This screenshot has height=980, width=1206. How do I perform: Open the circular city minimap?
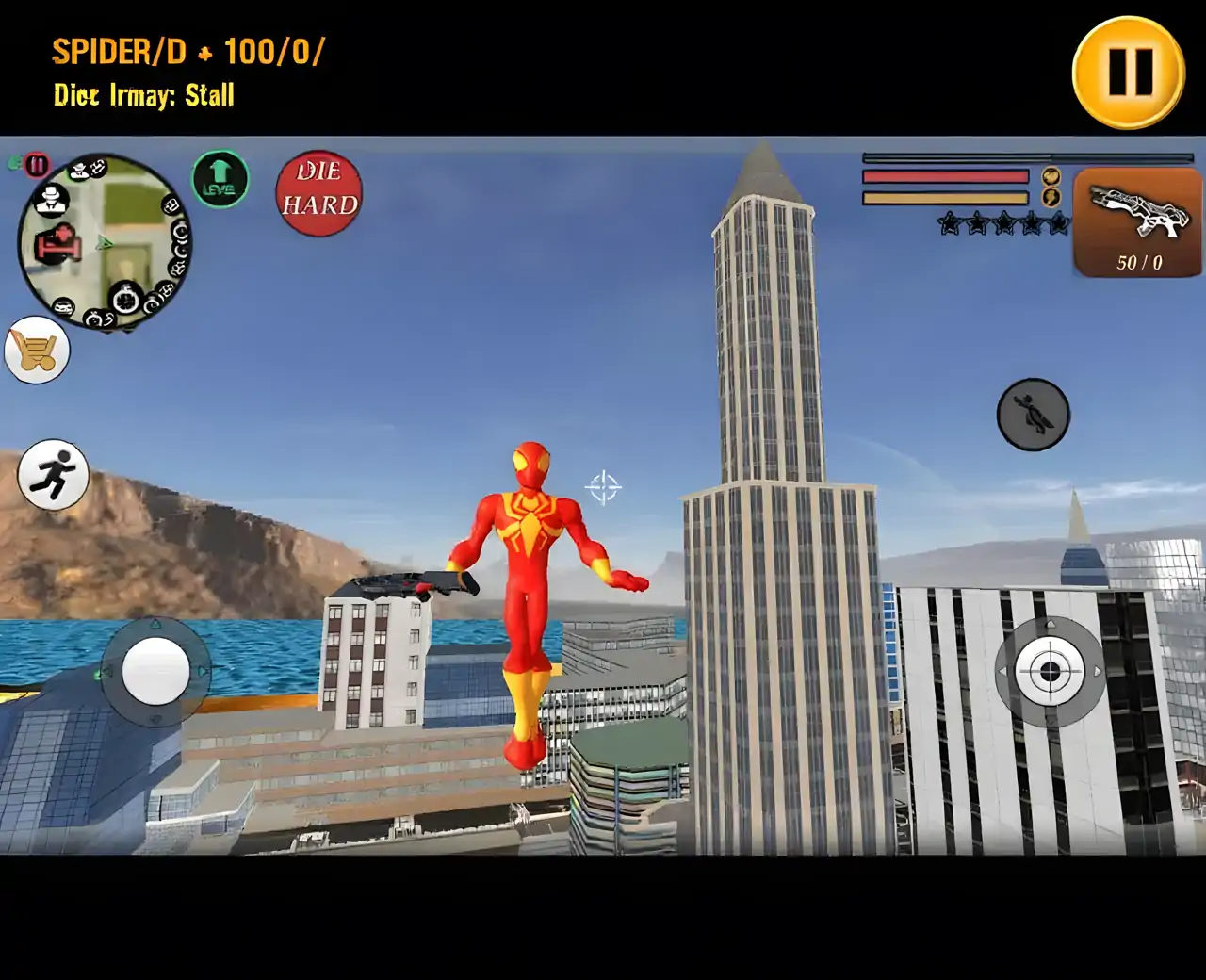[105, 242]
